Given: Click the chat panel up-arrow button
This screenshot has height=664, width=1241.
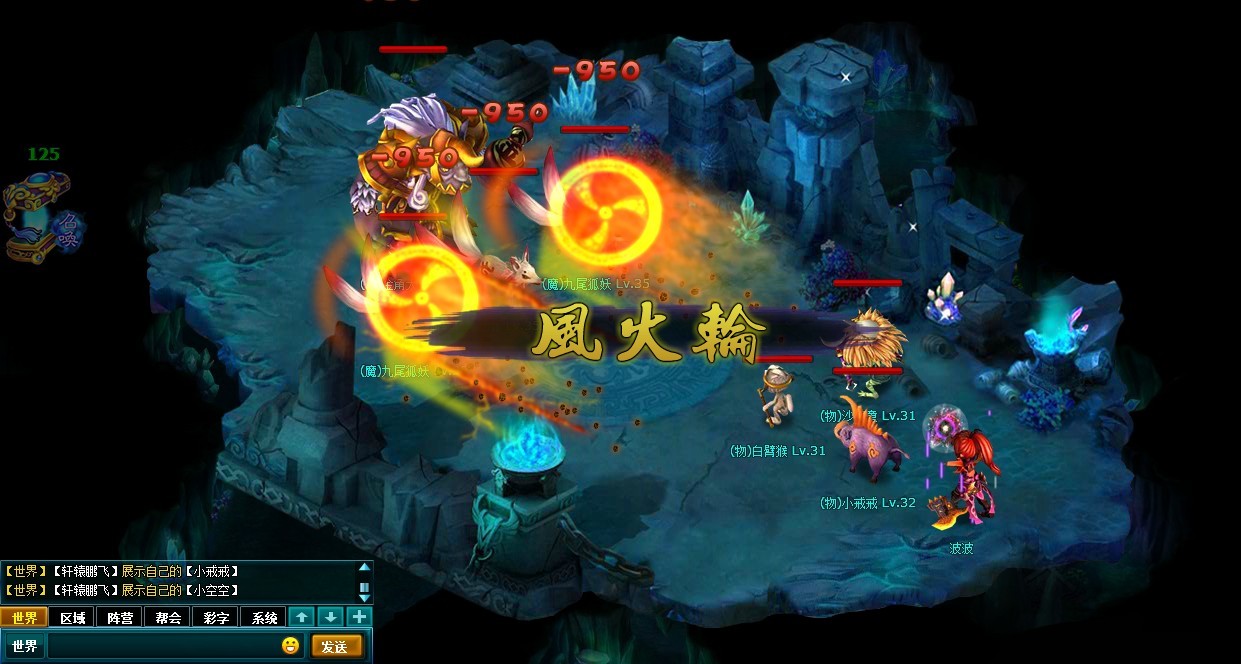Looking at the screenshot, I should (302, 617).
